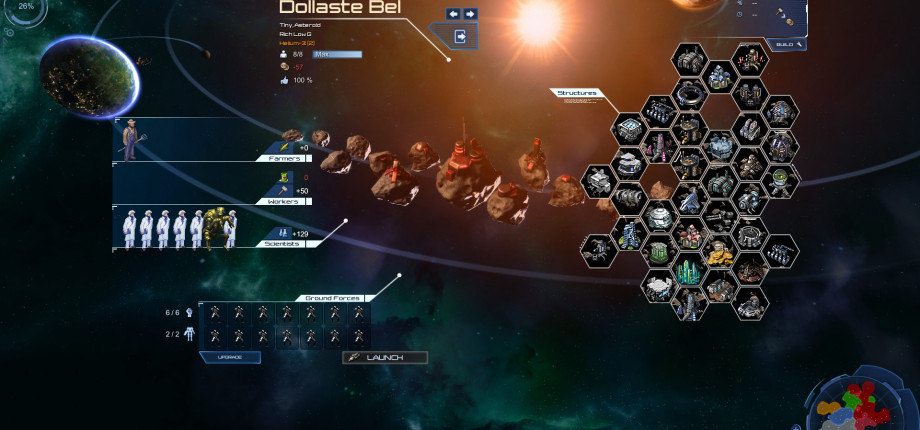The width and height of the screenshot is (920, 430).
Task: Upgrade the ground forces
Action: 231,357
